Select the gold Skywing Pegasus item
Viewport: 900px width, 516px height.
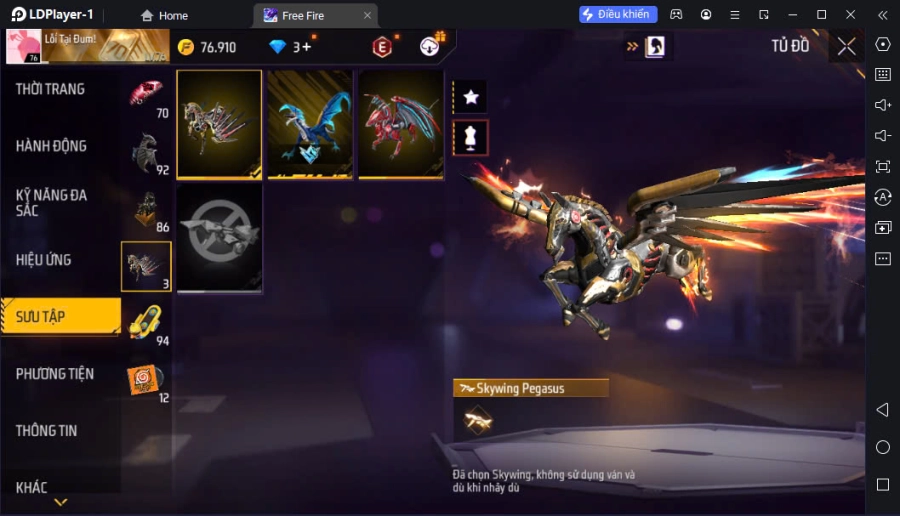pos(219,124)
